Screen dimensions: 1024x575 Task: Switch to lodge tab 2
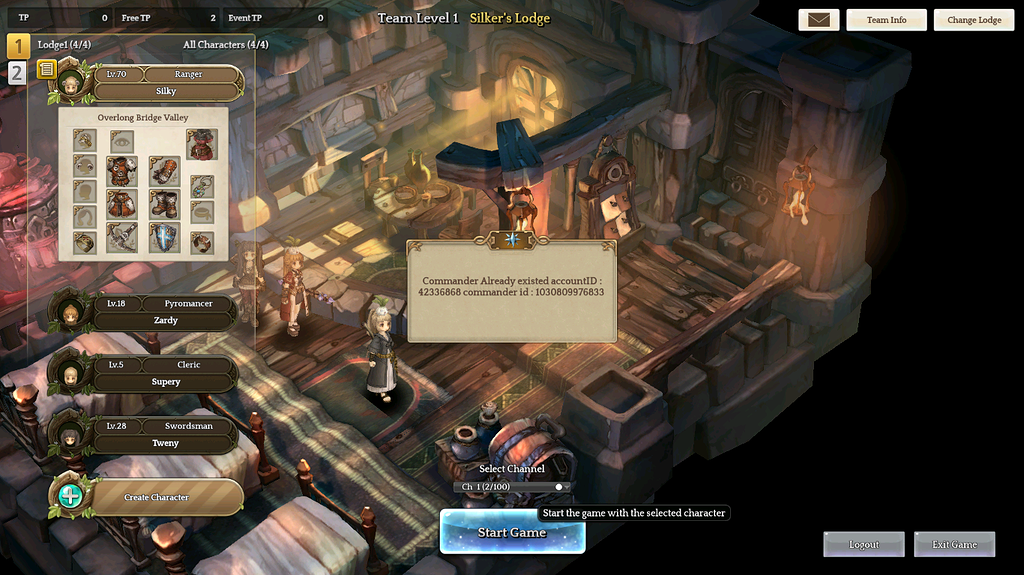pos(18,73)
